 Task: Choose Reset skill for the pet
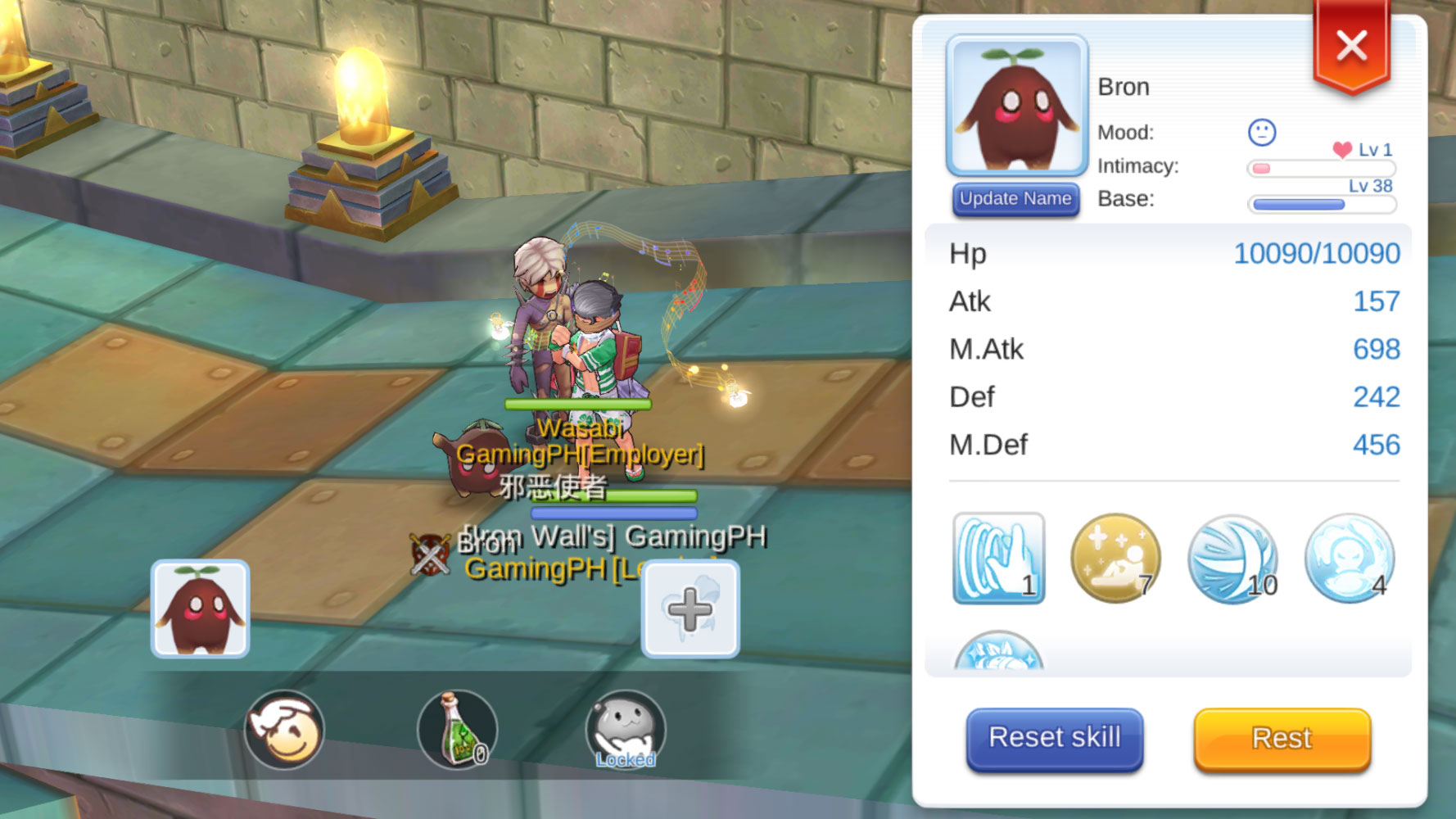pos(1055,738)
